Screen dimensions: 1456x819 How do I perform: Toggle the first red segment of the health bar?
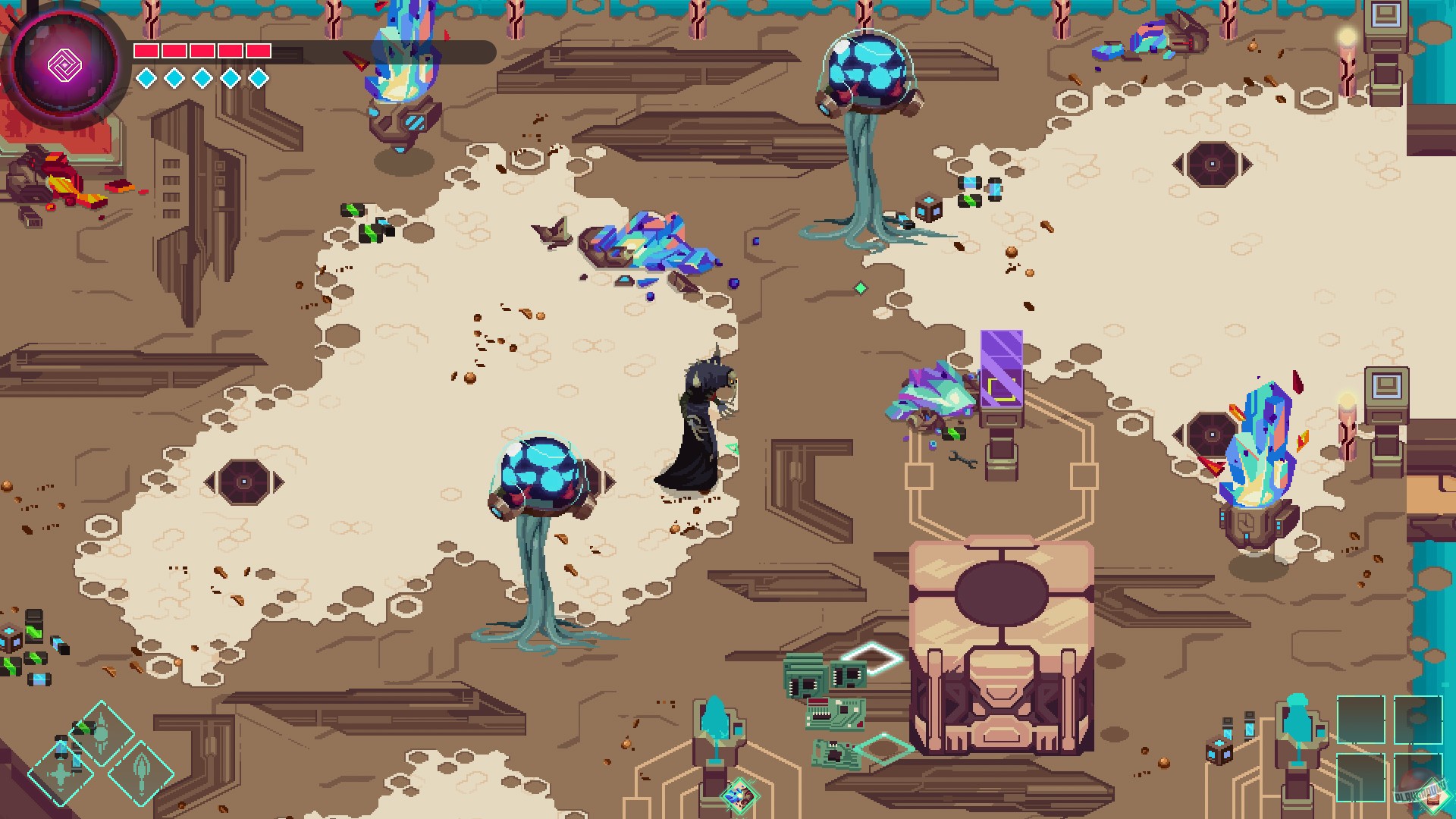(x=146, y=50)
